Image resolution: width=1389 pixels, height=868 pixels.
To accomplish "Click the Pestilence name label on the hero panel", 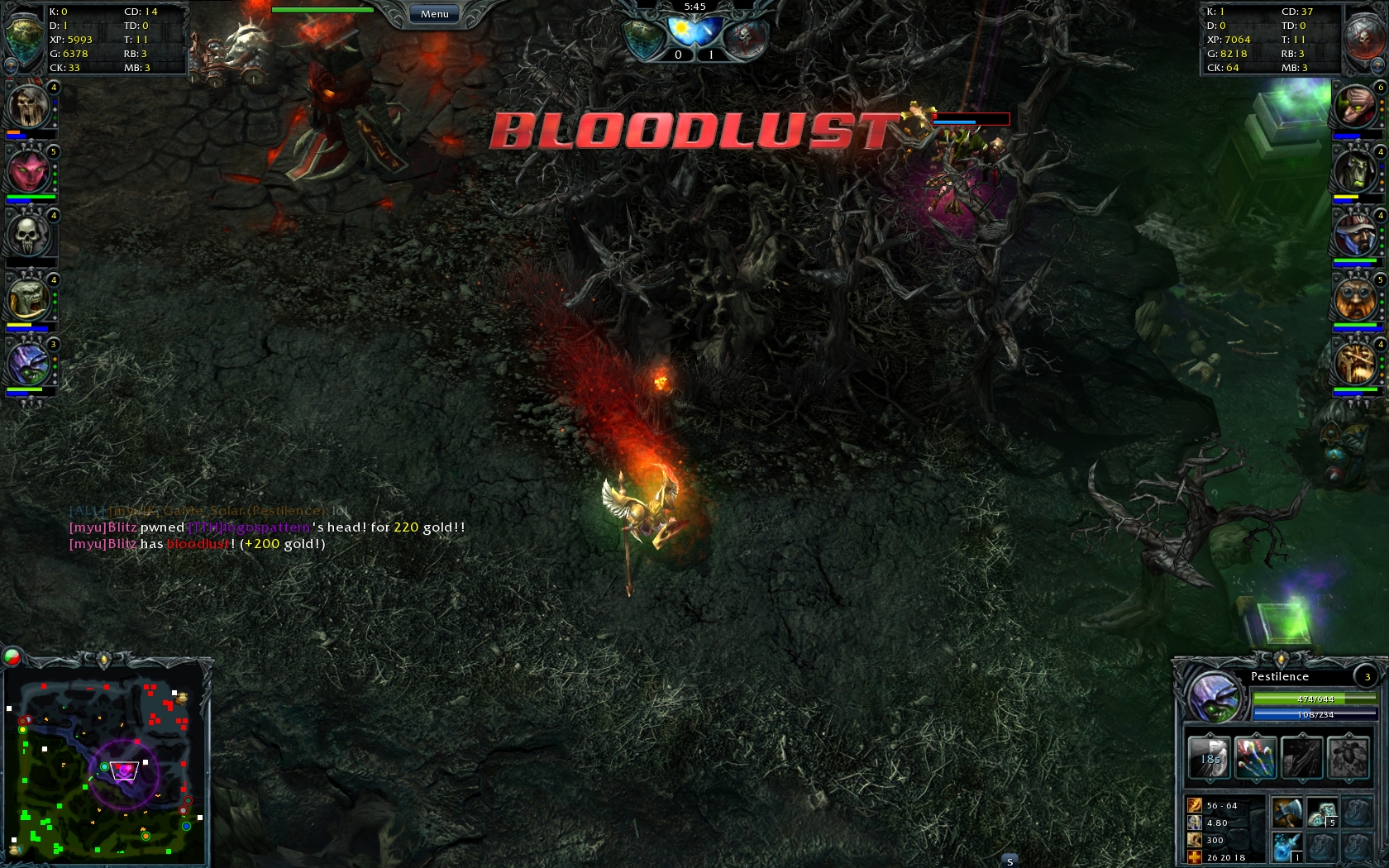I will pos(1281,676).
